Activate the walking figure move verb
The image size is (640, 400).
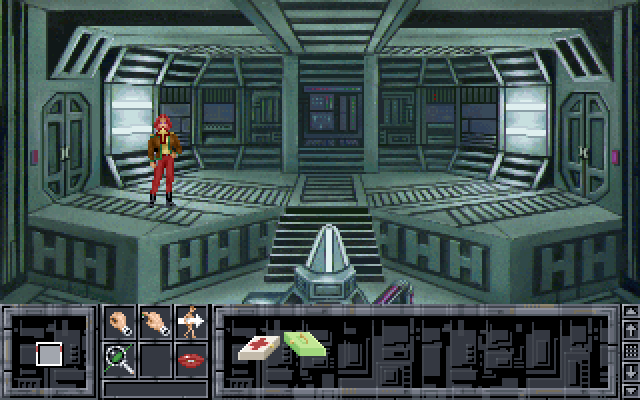pos(191,323)
